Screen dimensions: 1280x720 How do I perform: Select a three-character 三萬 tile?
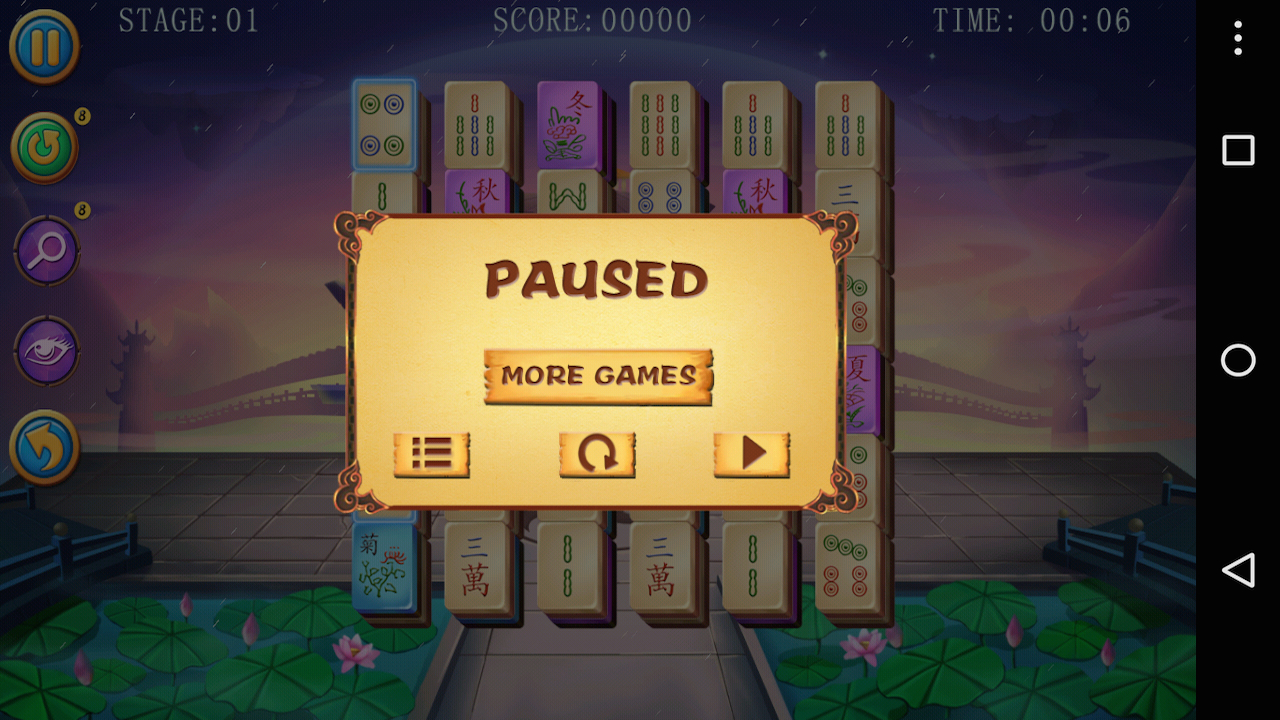pos(478,563)
